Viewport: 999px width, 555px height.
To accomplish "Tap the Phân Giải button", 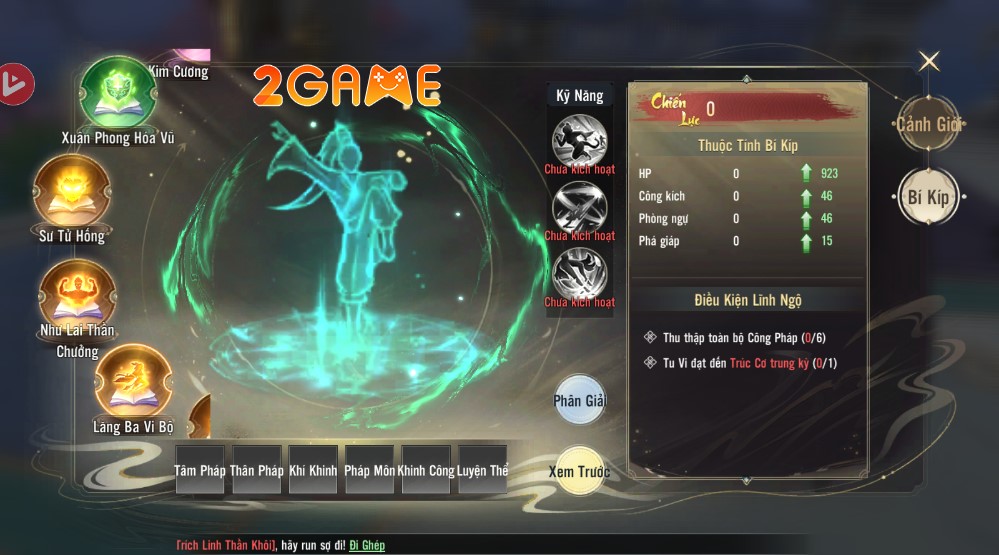I will click(579, 401).
